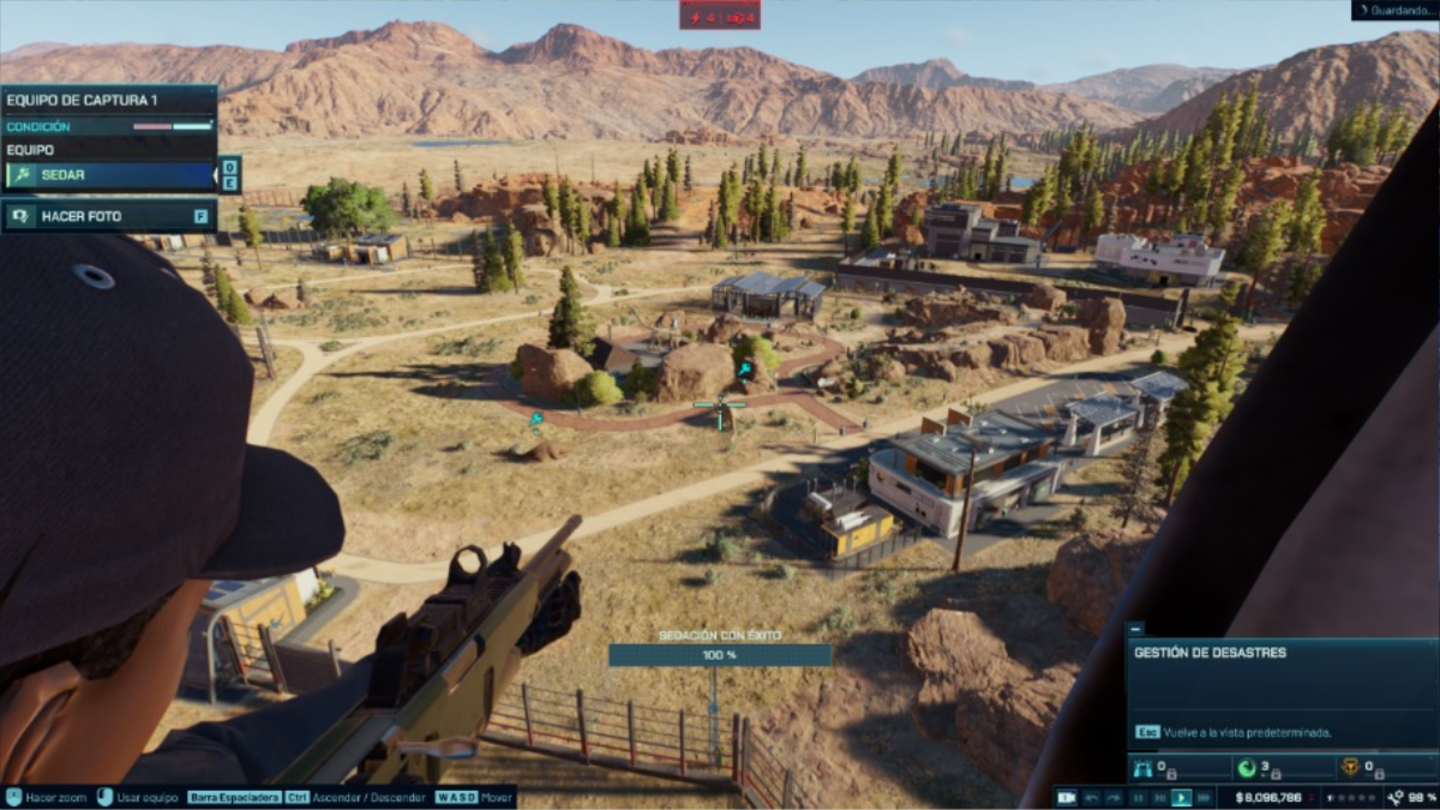Viewport: 1440px width, 810px height.
Task: Click the green dinosaur counter icon
Action: pos(1247,768)
